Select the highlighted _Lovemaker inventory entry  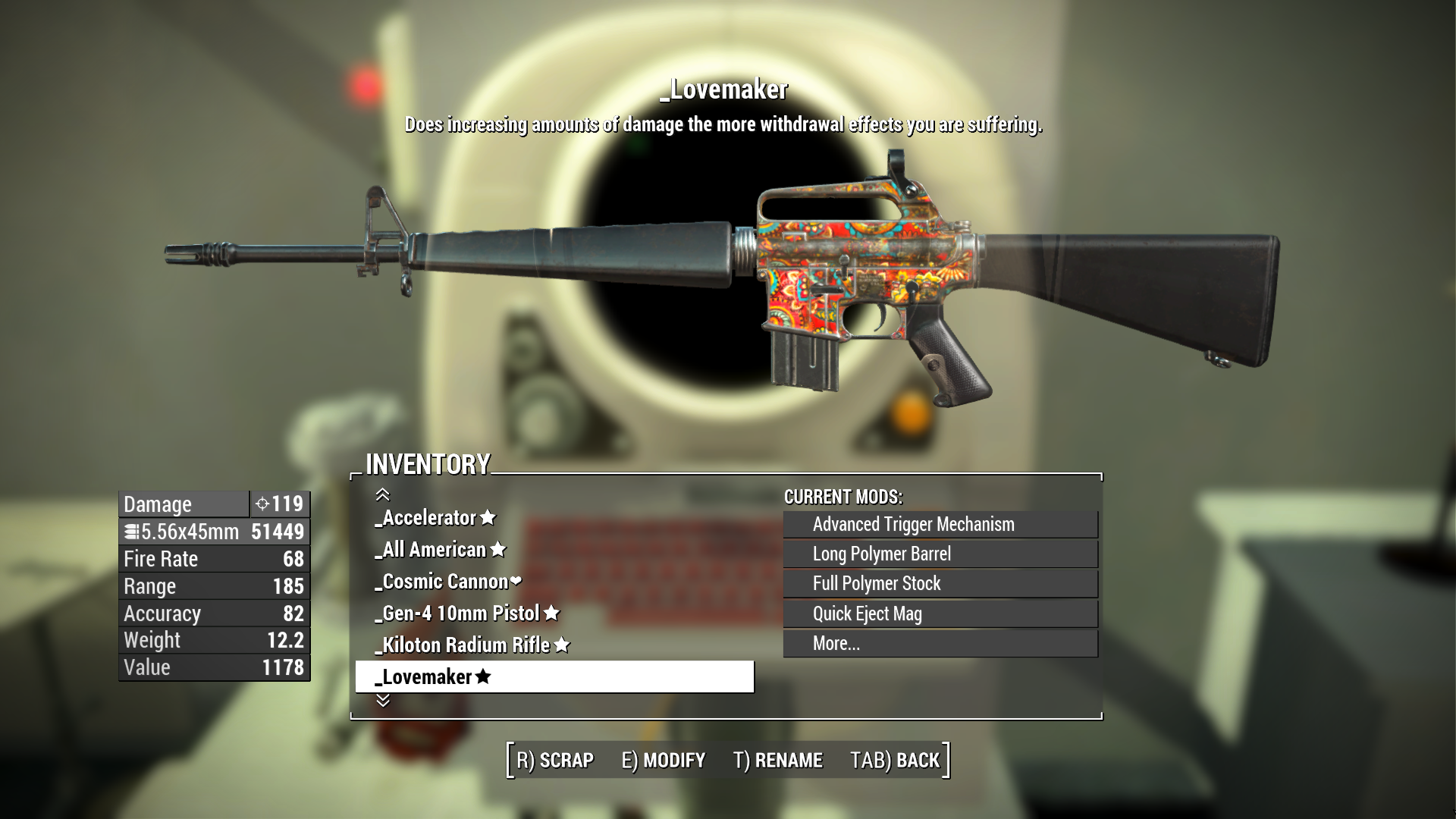click(x=554, y=676)
